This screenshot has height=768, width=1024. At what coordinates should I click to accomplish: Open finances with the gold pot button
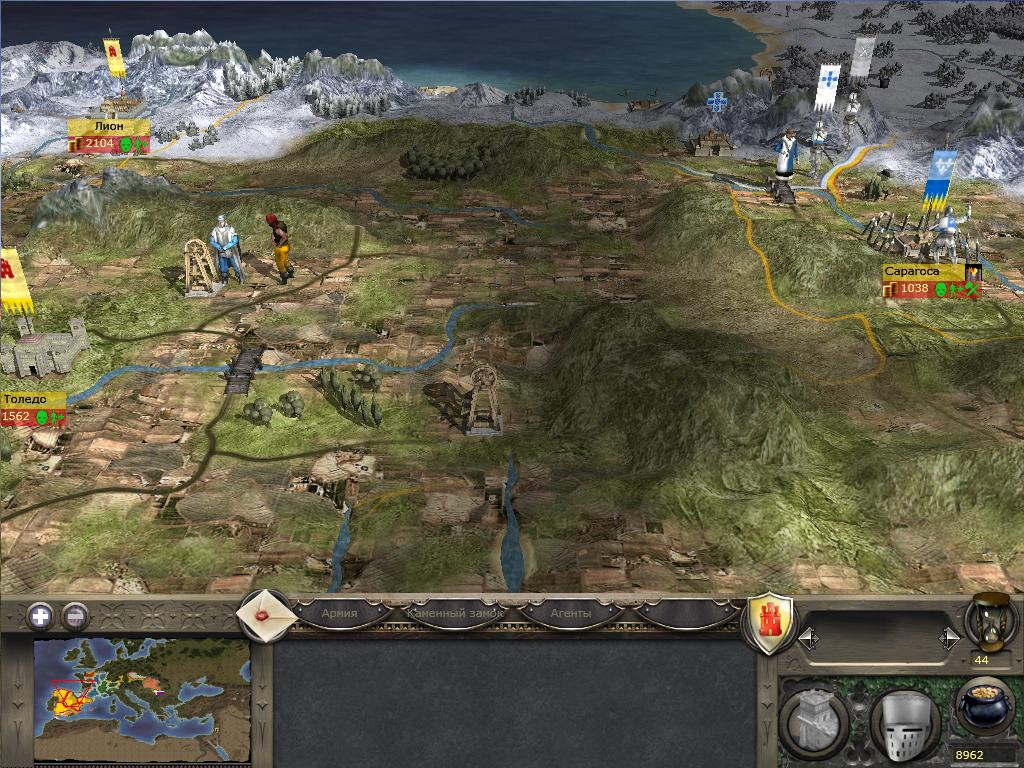[x=984, y=708]
